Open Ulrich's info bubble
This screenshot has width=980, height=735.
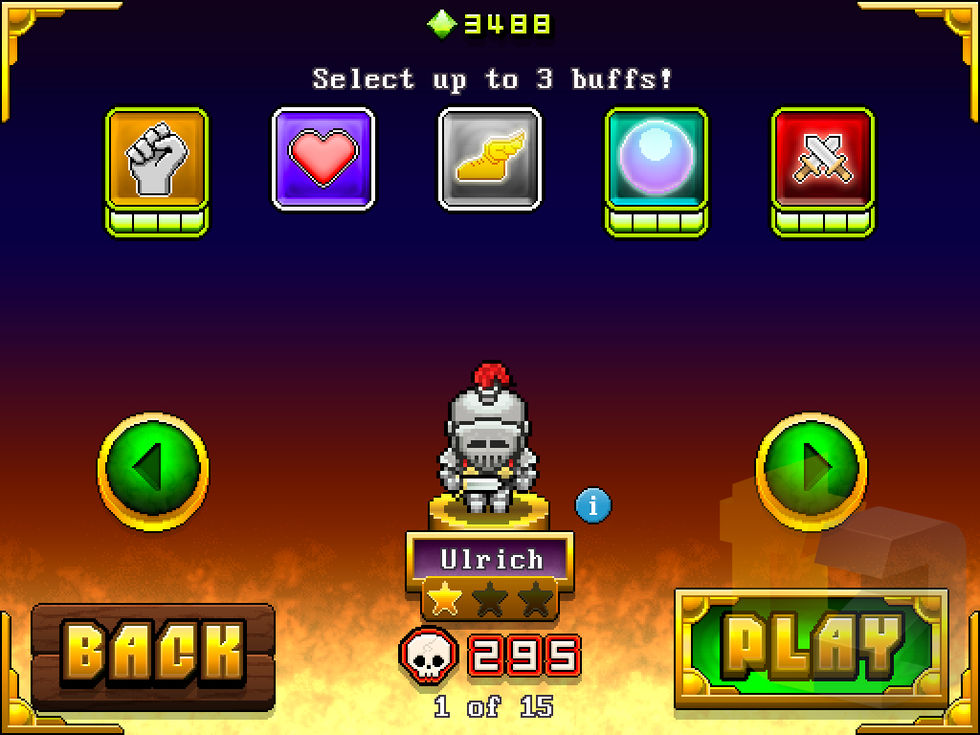click(x=593, y=506)
